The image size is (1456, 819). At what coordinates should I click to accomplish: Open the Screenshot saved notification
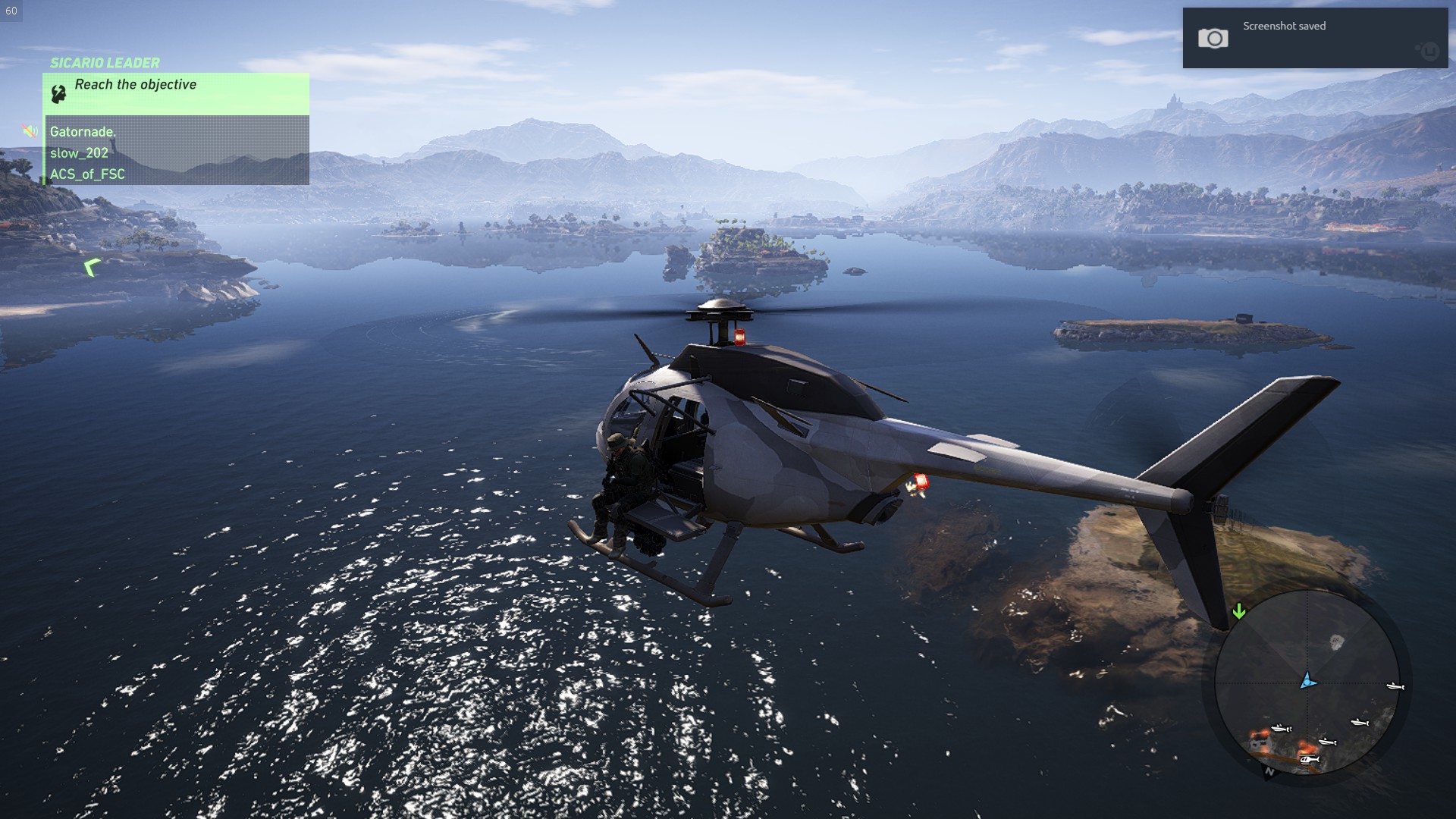1315,38
